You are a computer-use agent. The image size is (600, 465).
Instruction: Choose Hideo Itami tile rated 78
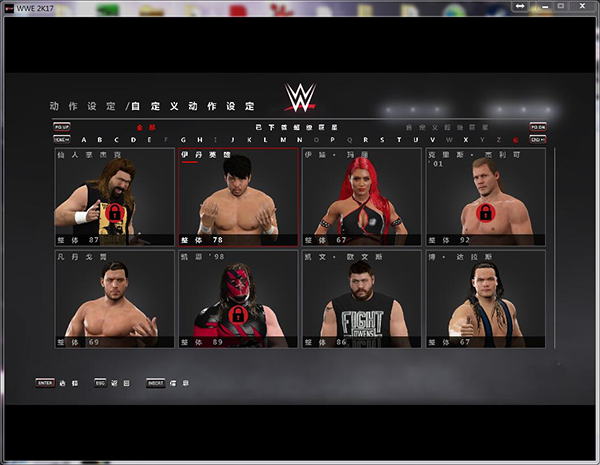pyautogui.click(x=238, y=197)
